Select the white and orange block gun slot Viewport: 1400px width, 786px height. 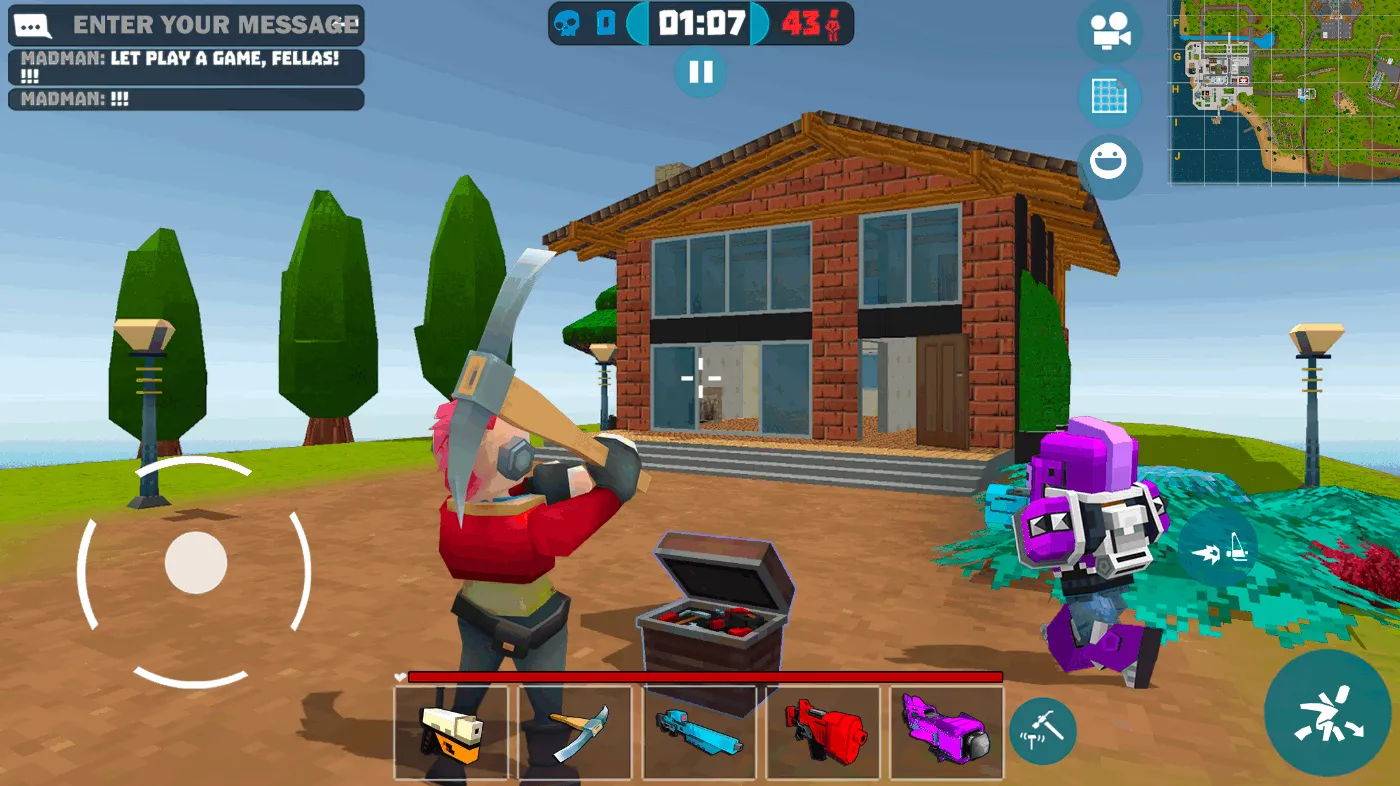[x=451, y=732]
